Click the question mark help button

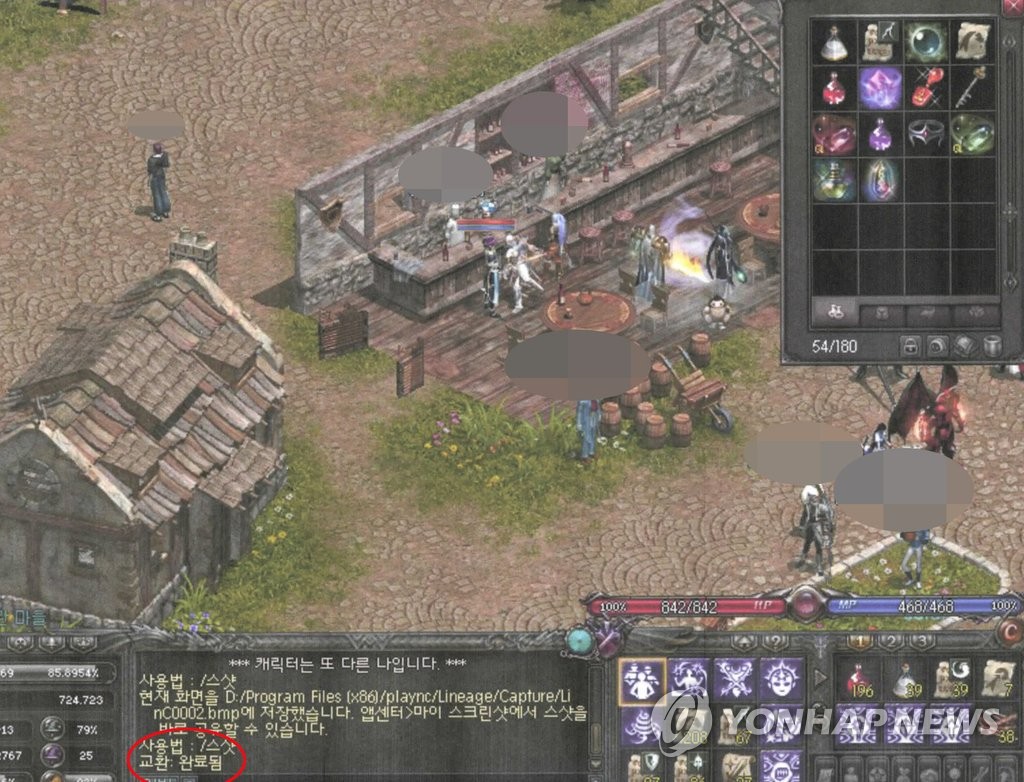775,641
